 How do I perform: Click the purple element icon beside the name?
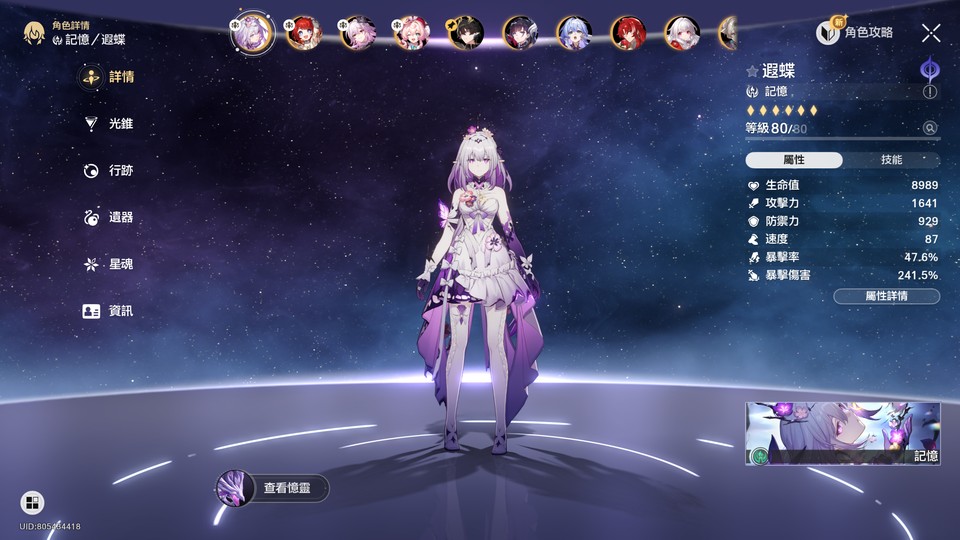(x=929, y=69)
